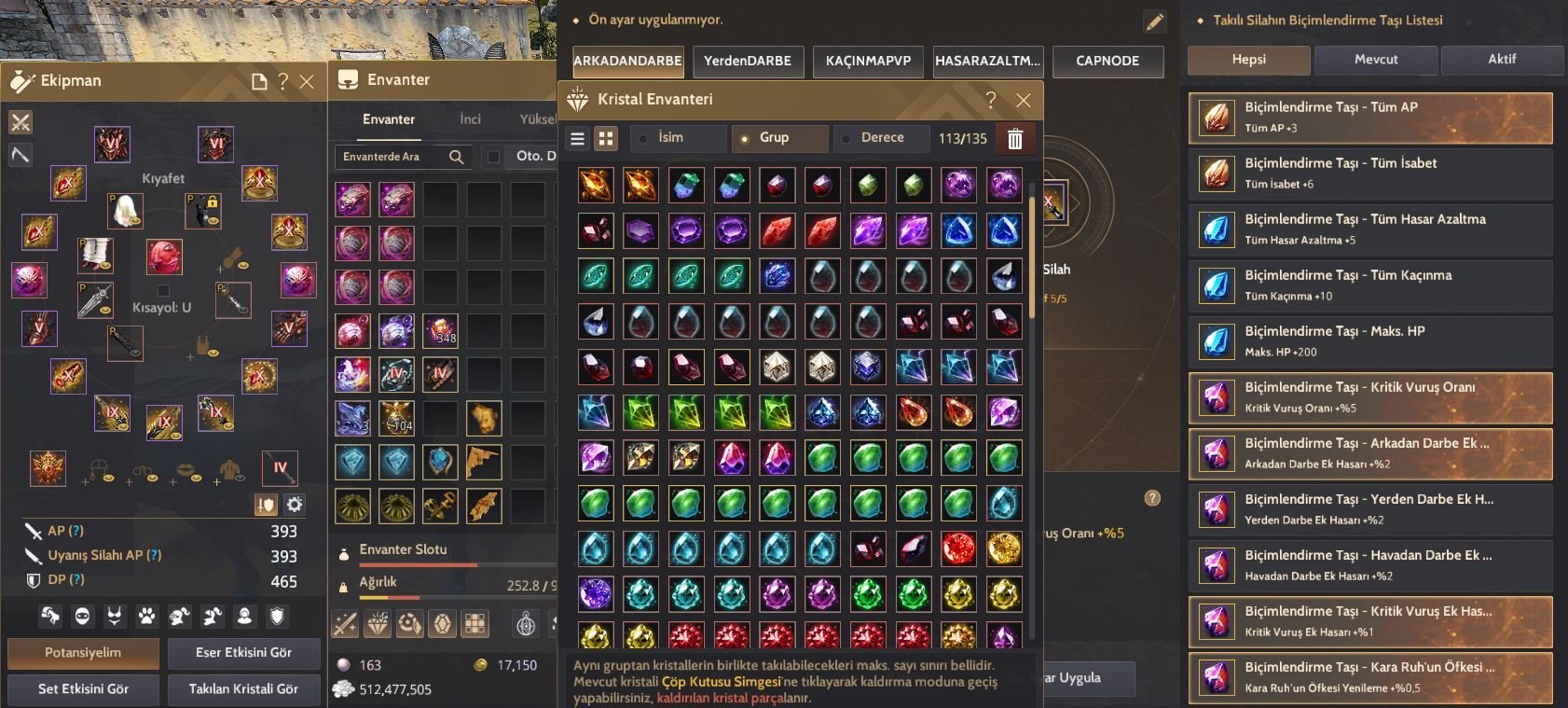Open the crystal gem icon in the inventory toolbar
Viewport: 1568px width, 708px height.
(378, 623)
